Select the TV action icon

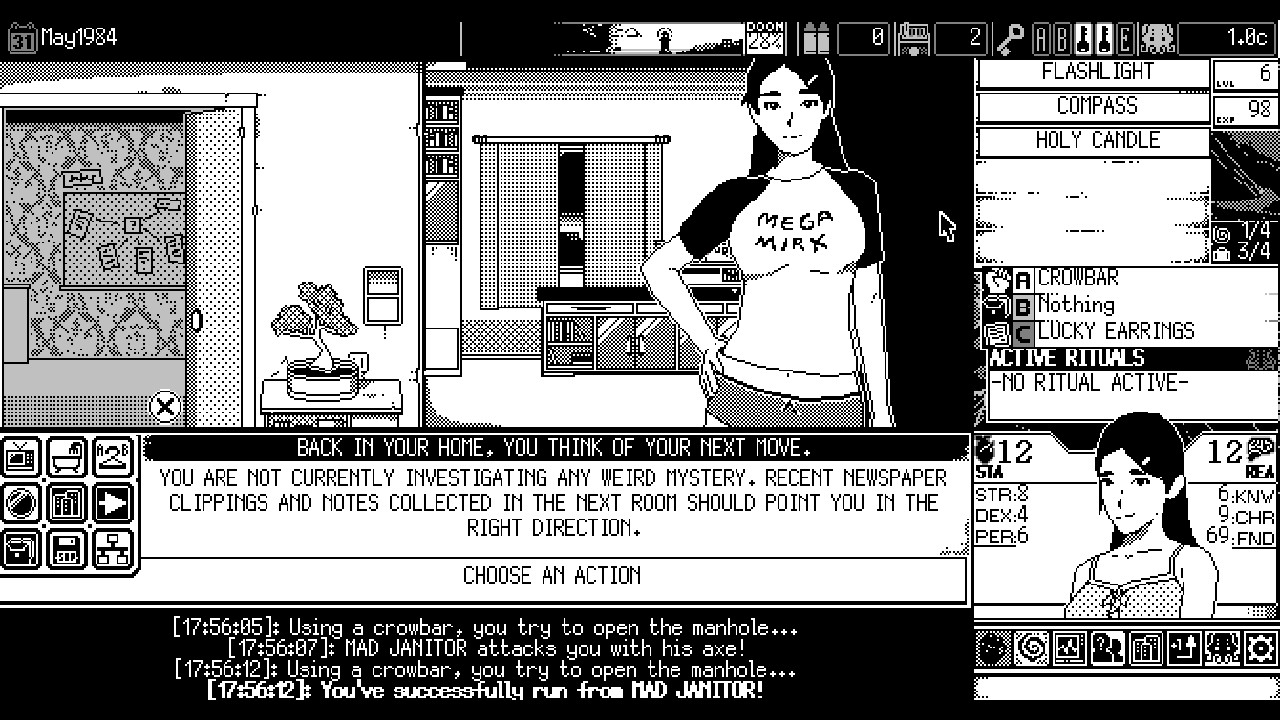20,457
